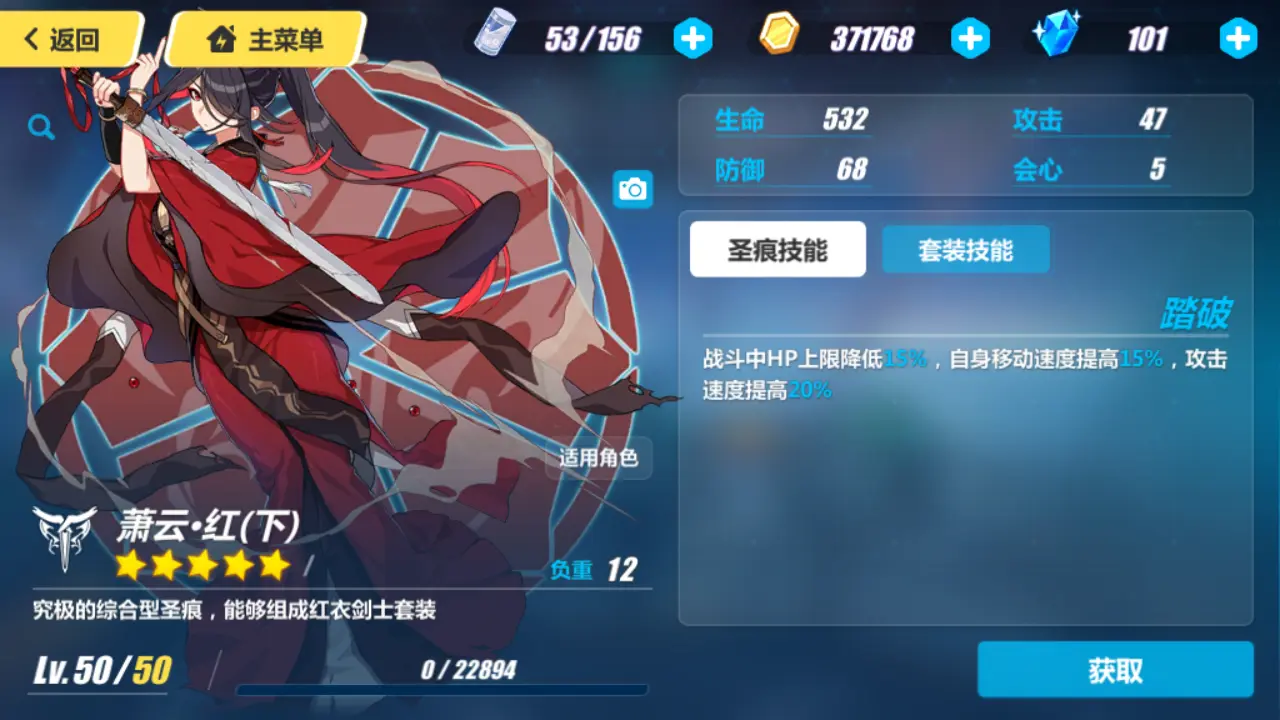Select the 圣痕技能 tab

[x=777, y=250]
